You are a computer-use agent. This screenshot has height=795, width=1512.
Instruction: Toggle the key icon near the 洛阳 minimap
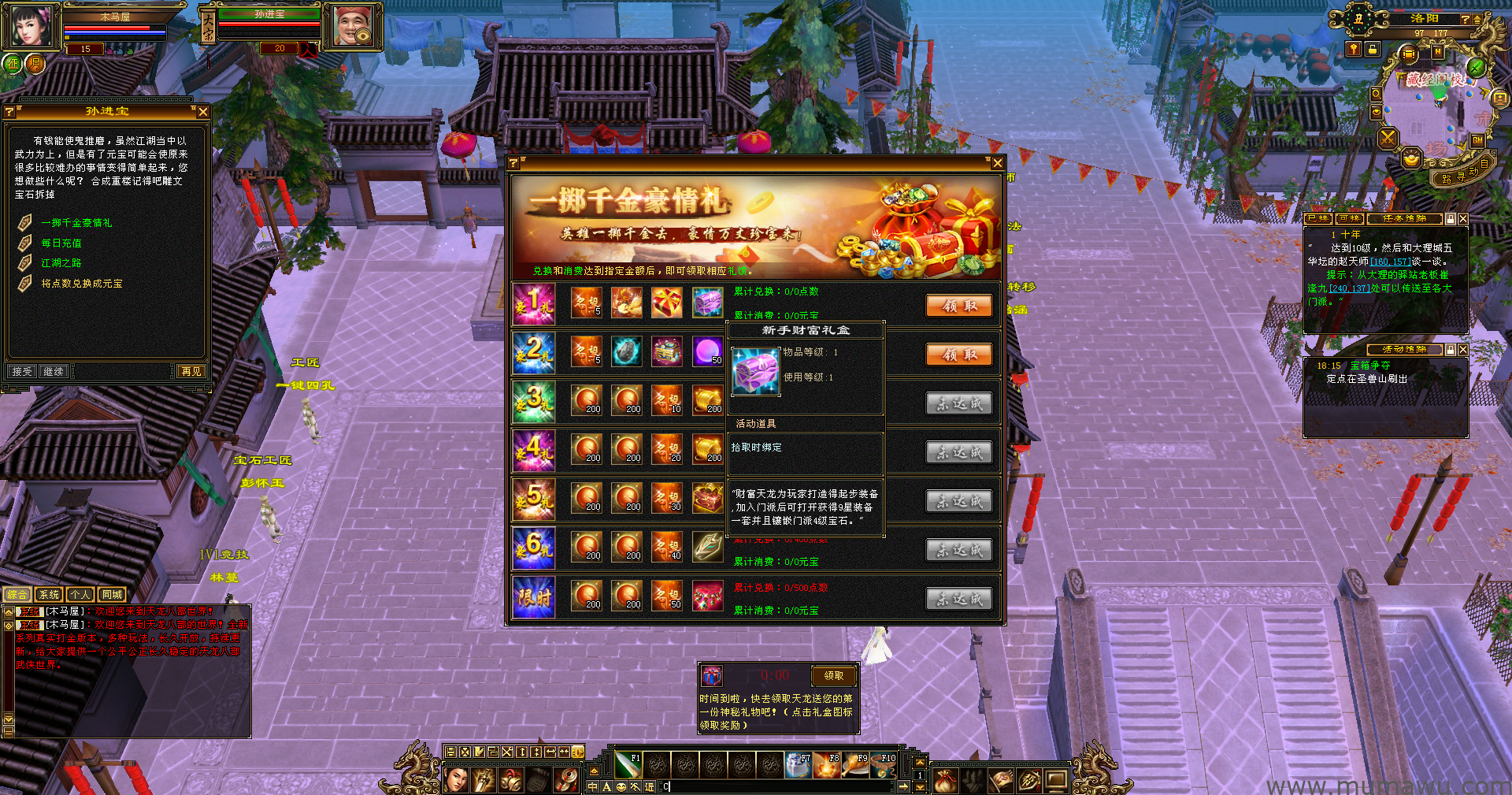pos(1354,48)
